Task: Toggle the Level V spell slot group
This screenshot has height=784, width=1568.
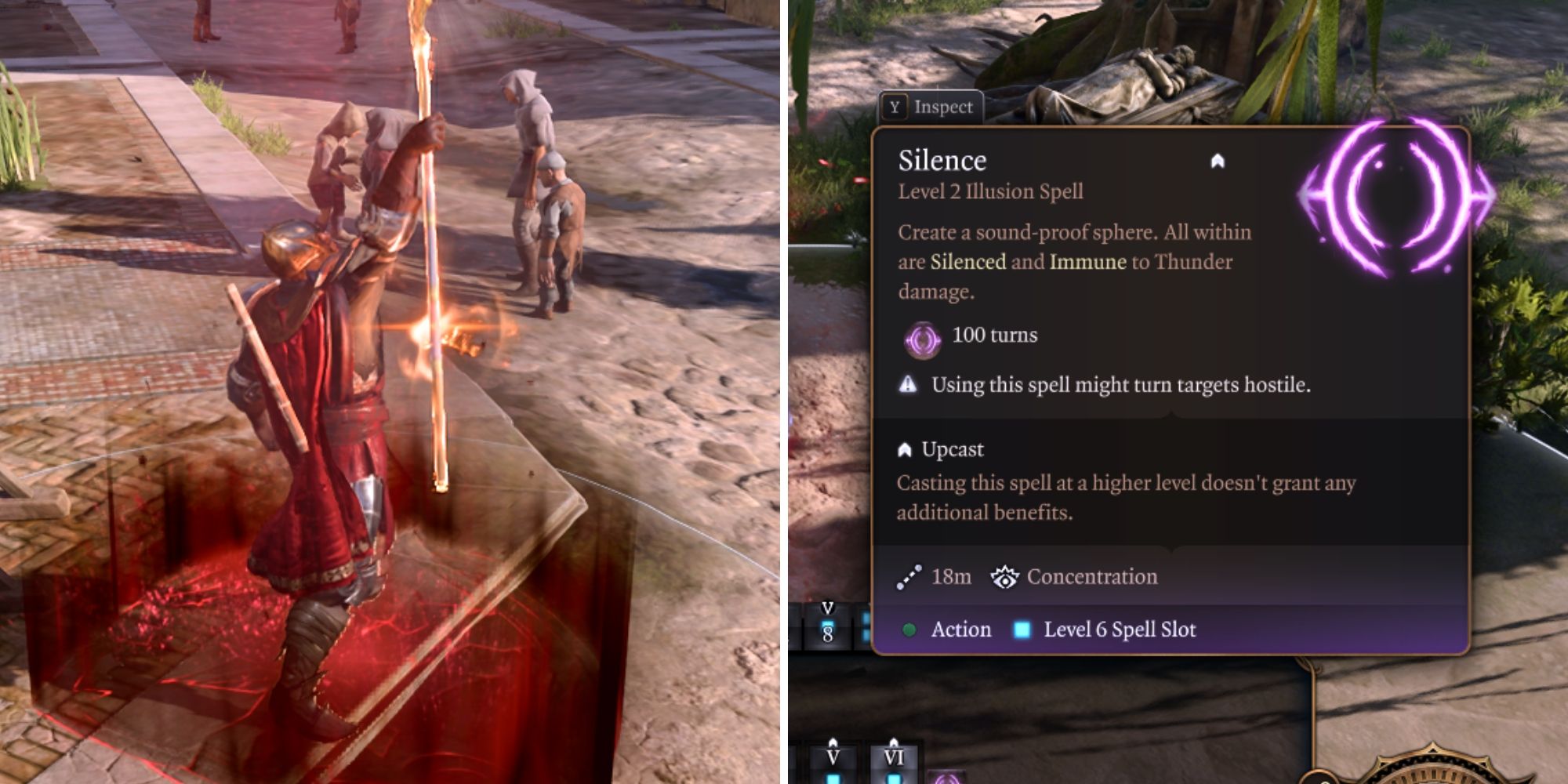Action: (833, 757)
